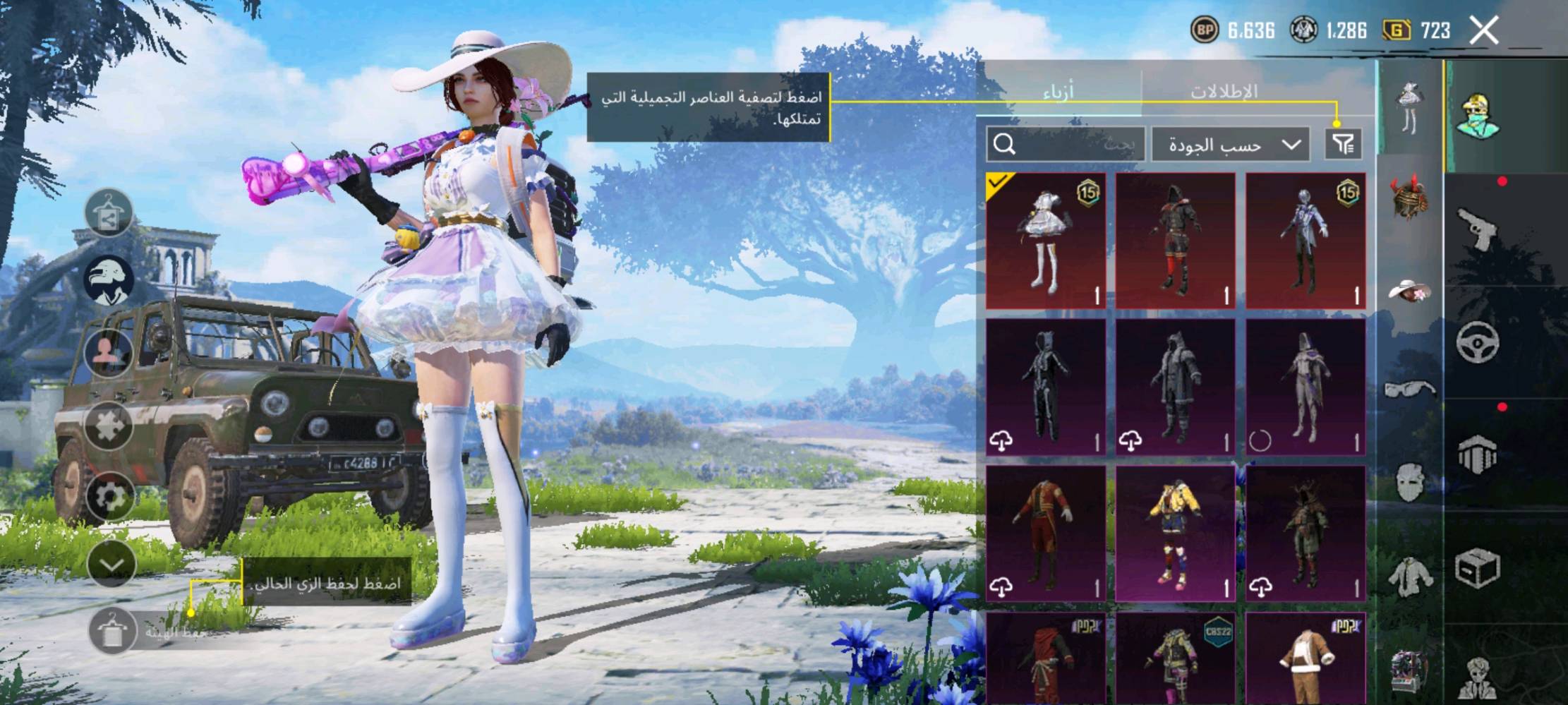Open the shirt clothing category
1568x705 pixels.
click(x=1409, y=576)
